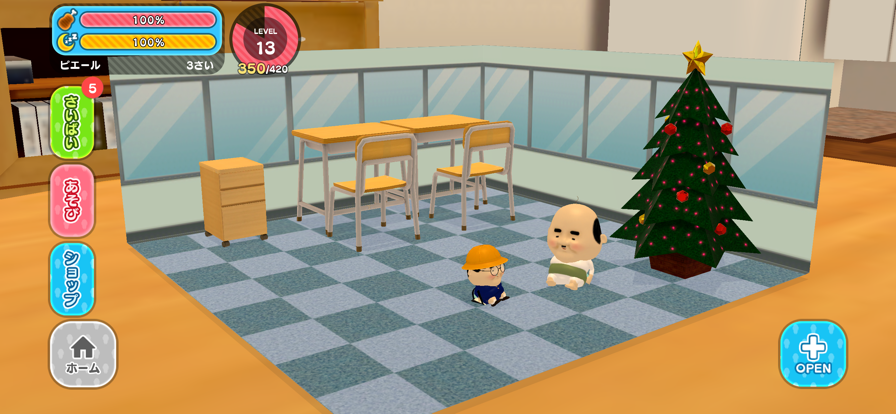896x414 pixels.
Task: Select the pink あそび button
Action: (72, 200)
